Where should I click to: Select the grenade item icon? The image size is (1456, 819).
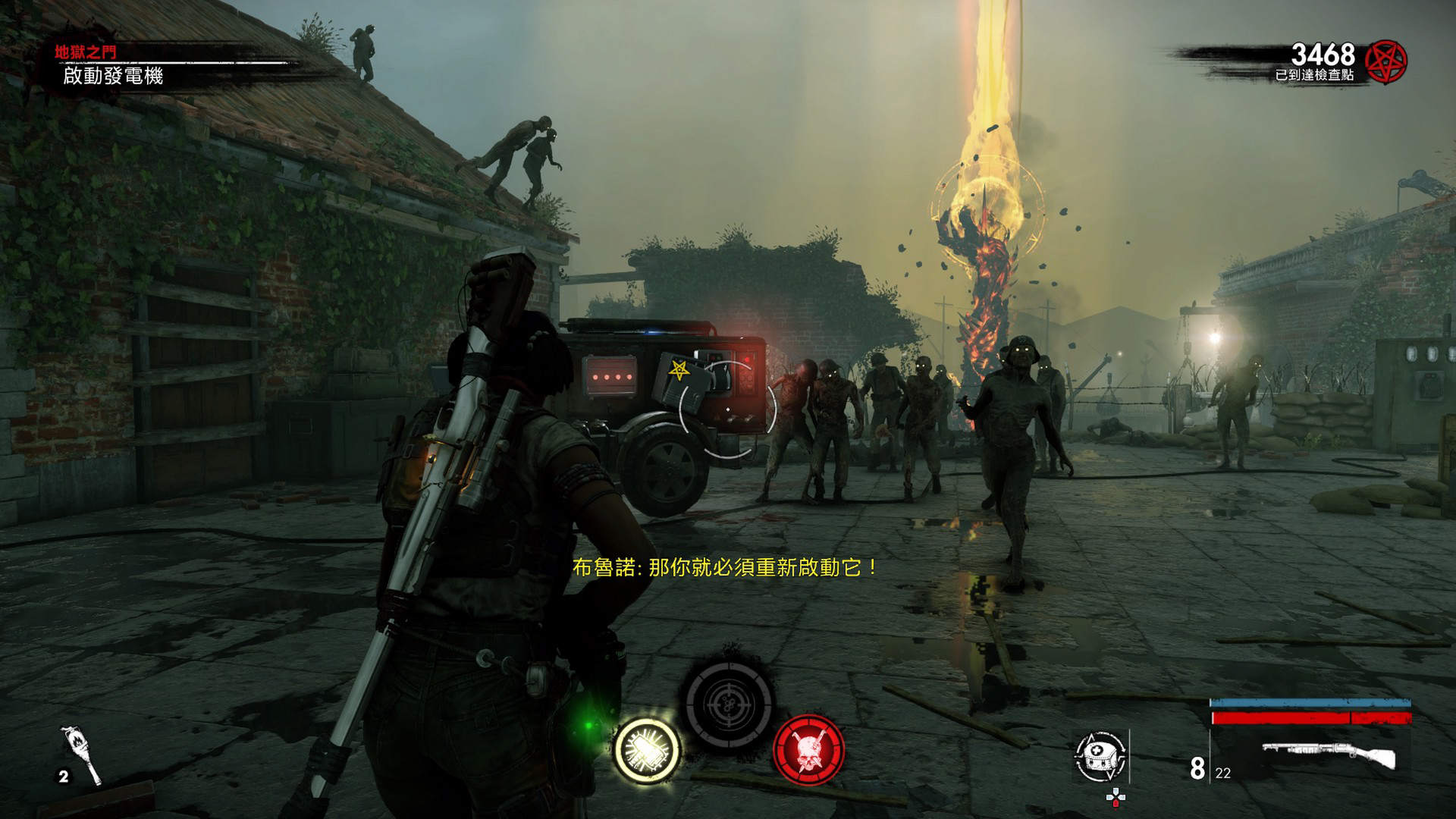click(84, 755)
